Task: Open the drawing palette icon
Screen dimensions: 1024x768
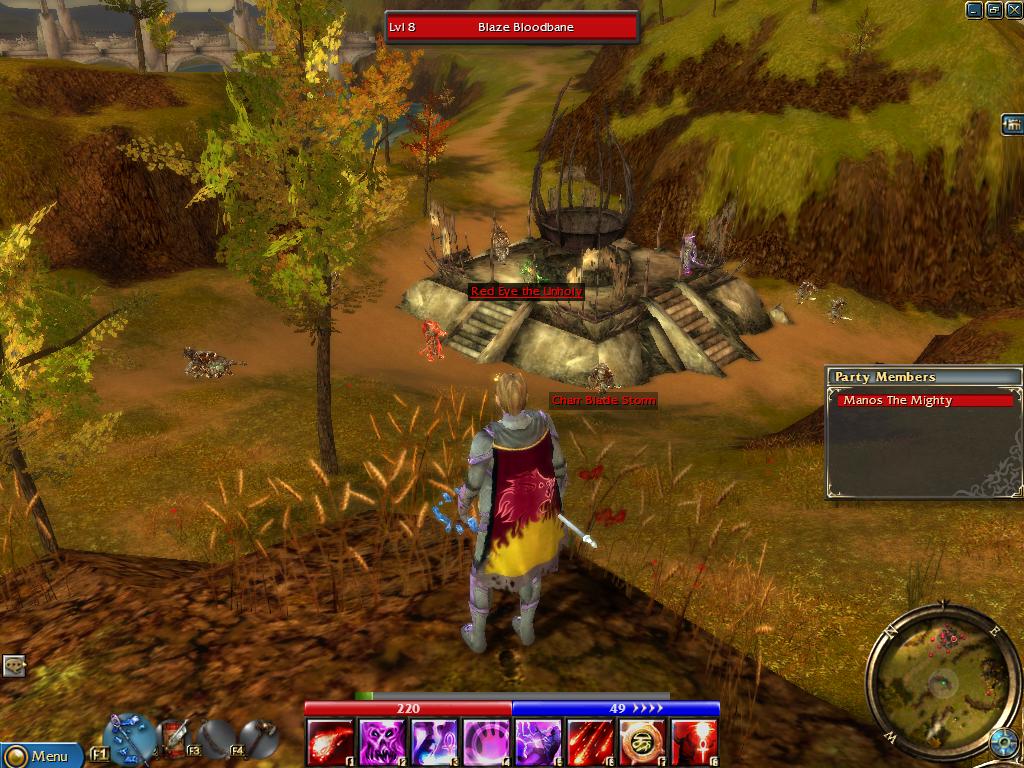Action: coord(14,665)
